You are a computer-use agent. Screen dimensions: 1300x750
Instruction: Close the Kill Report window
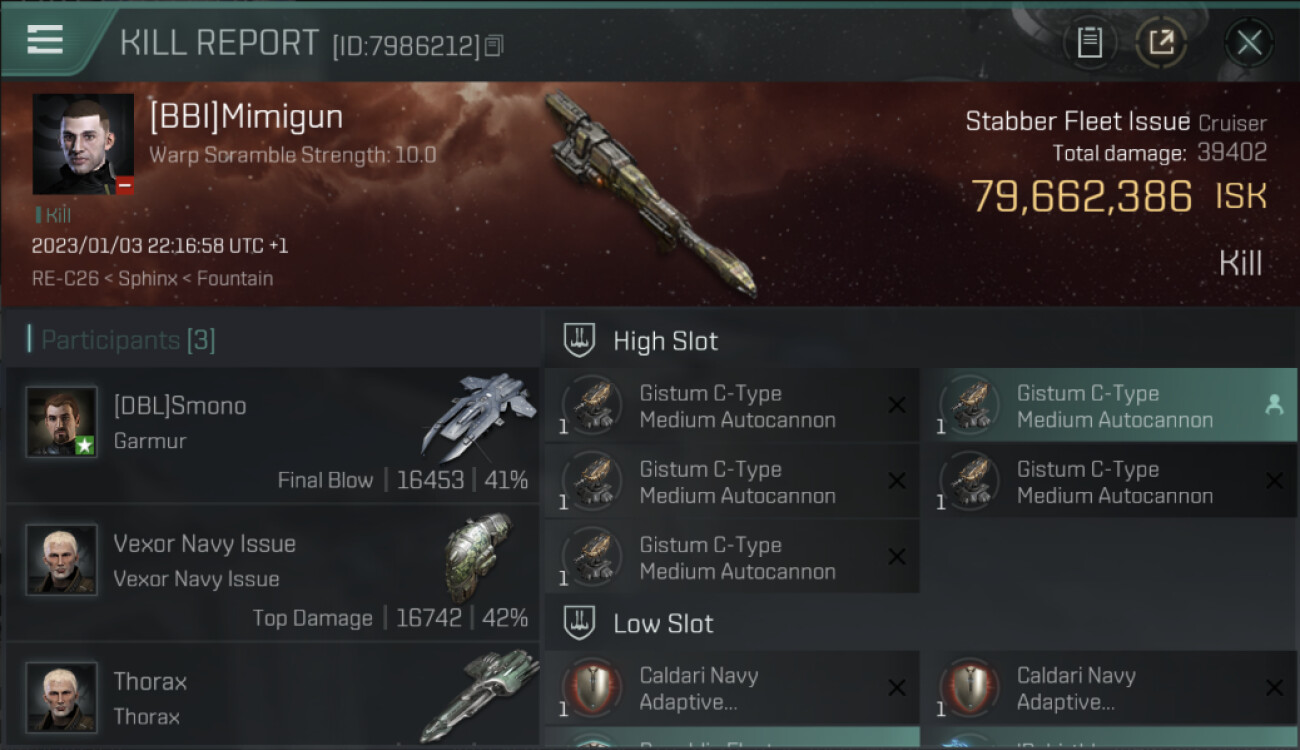pyautogui.click(x=1248, y=42)
